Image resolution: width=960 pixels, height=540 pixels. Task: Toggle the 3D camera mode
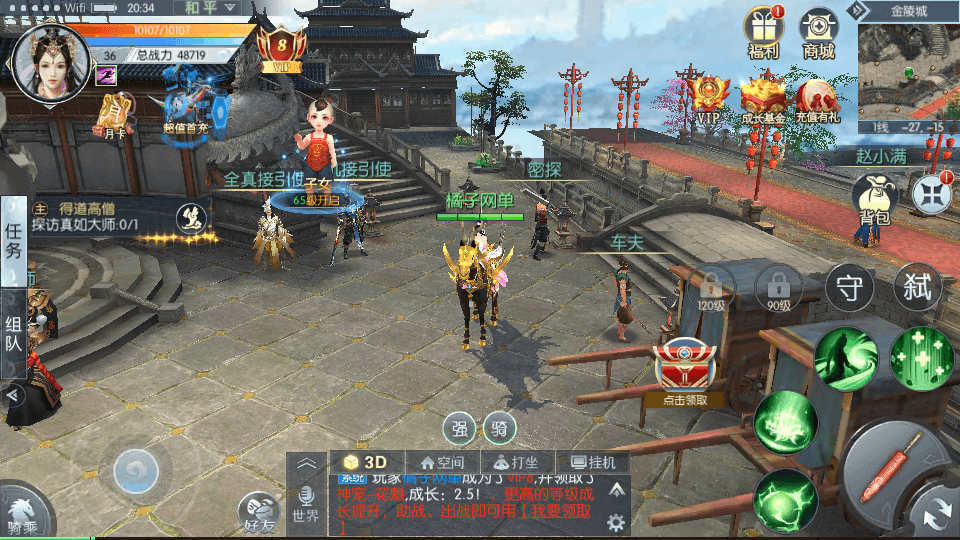[x=365, y=462]
